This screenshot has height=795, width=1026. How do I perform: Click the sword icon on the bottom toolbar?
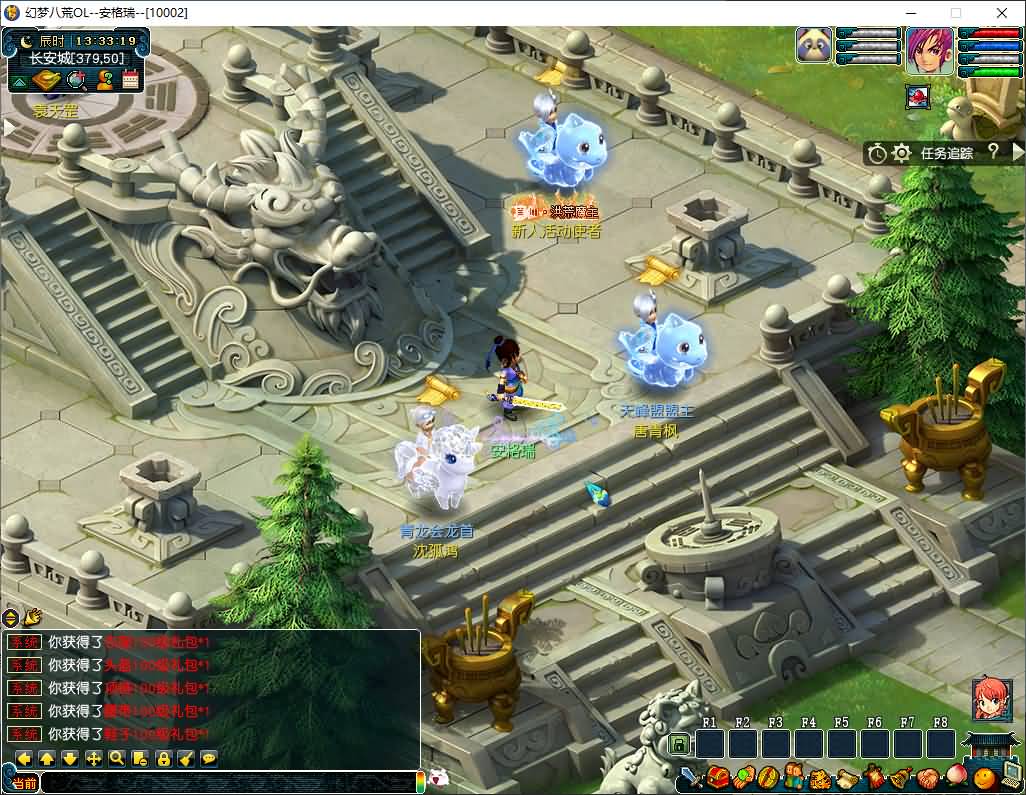pos(691,777)
